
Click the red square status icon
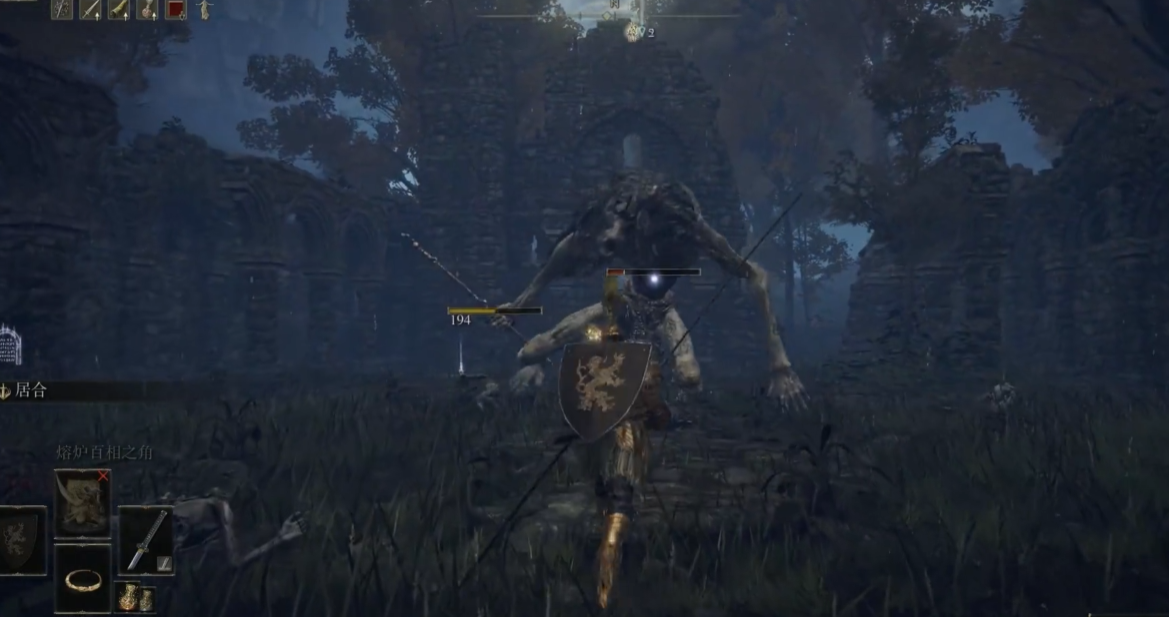[175, 9]
